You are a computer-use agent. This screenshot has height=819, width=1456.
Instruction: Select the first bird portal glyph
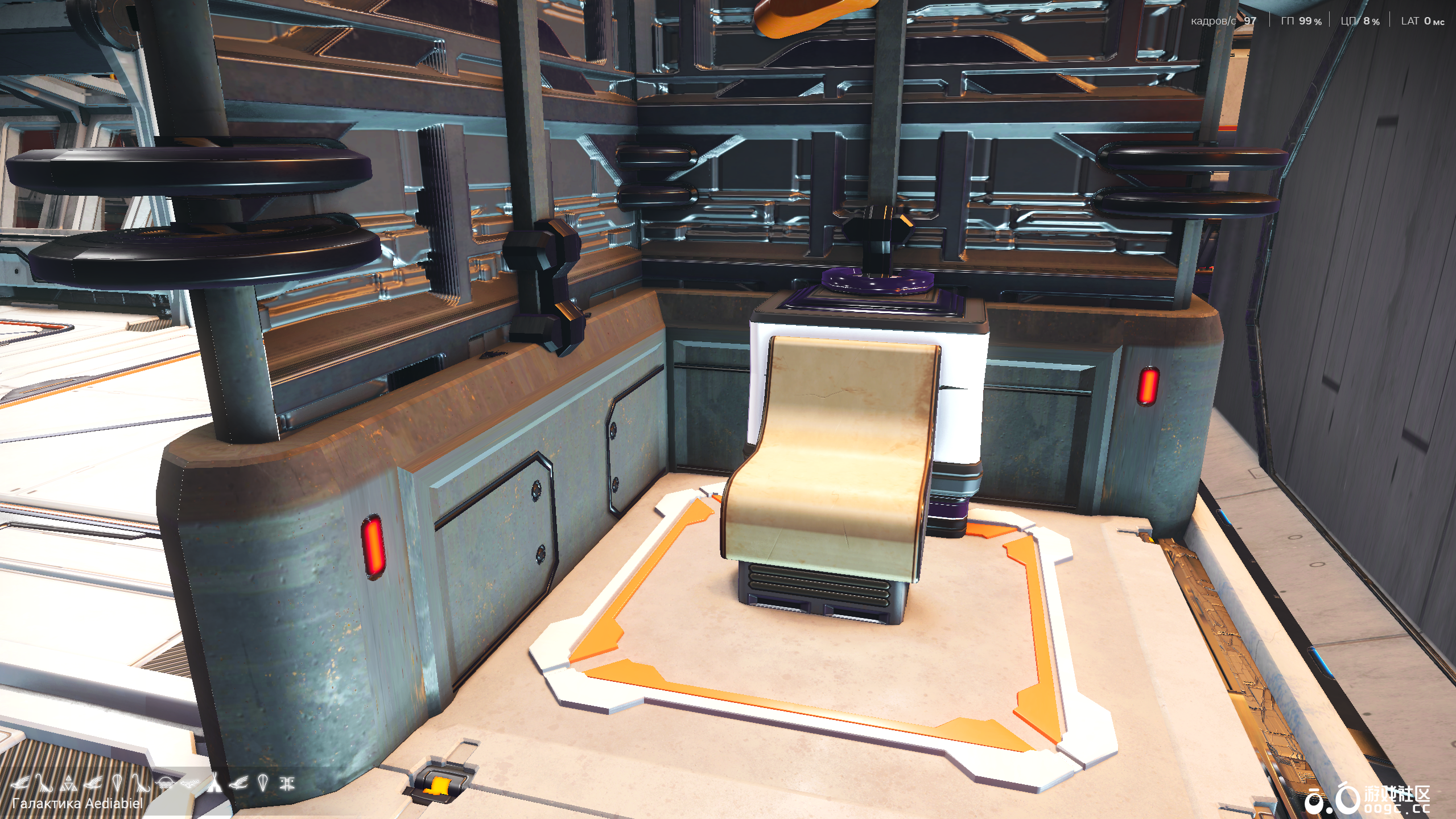click(x=21, y=783)
